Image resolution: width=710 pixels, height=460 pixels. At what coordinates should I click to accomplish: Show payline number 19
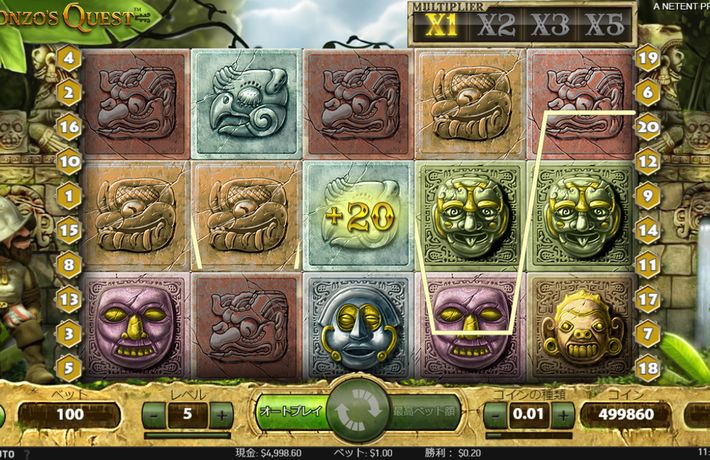point(647,58)
